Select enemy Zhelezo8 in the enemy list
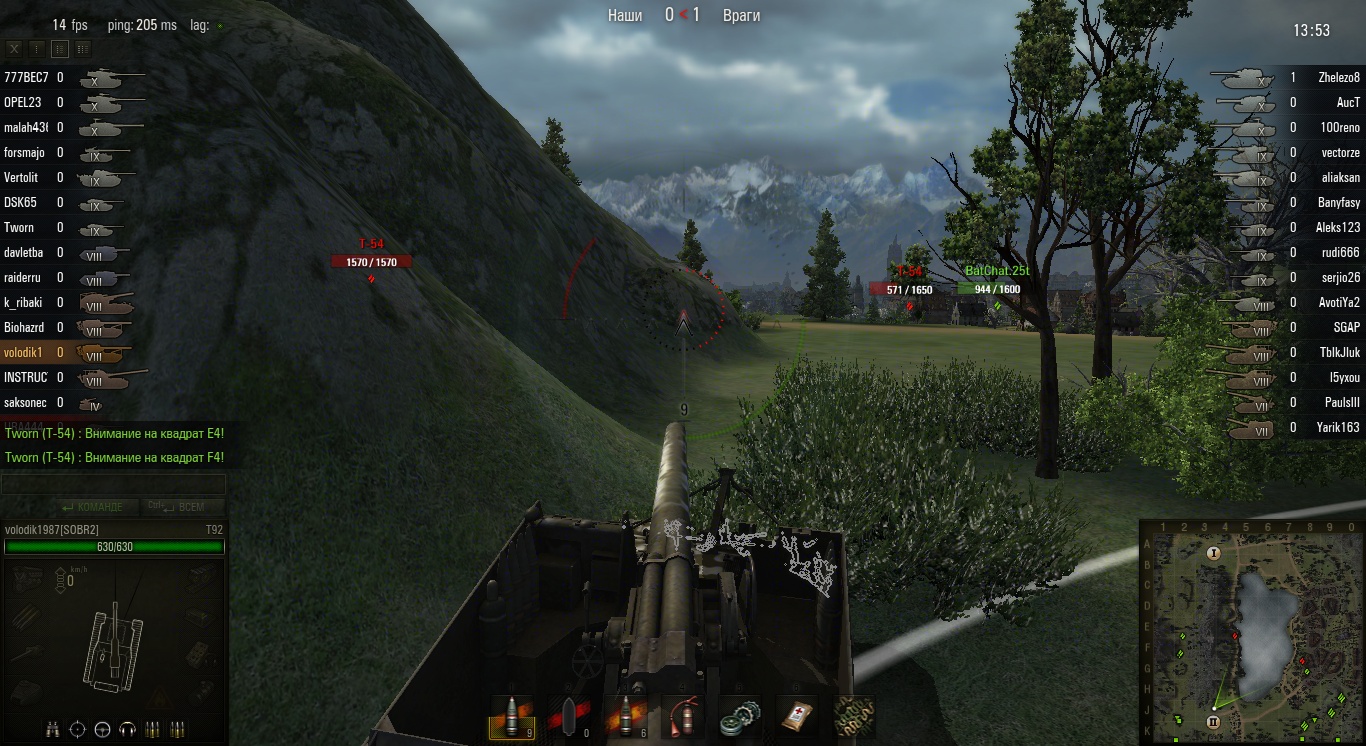The image size is (1366, 746). point(1338,77)
